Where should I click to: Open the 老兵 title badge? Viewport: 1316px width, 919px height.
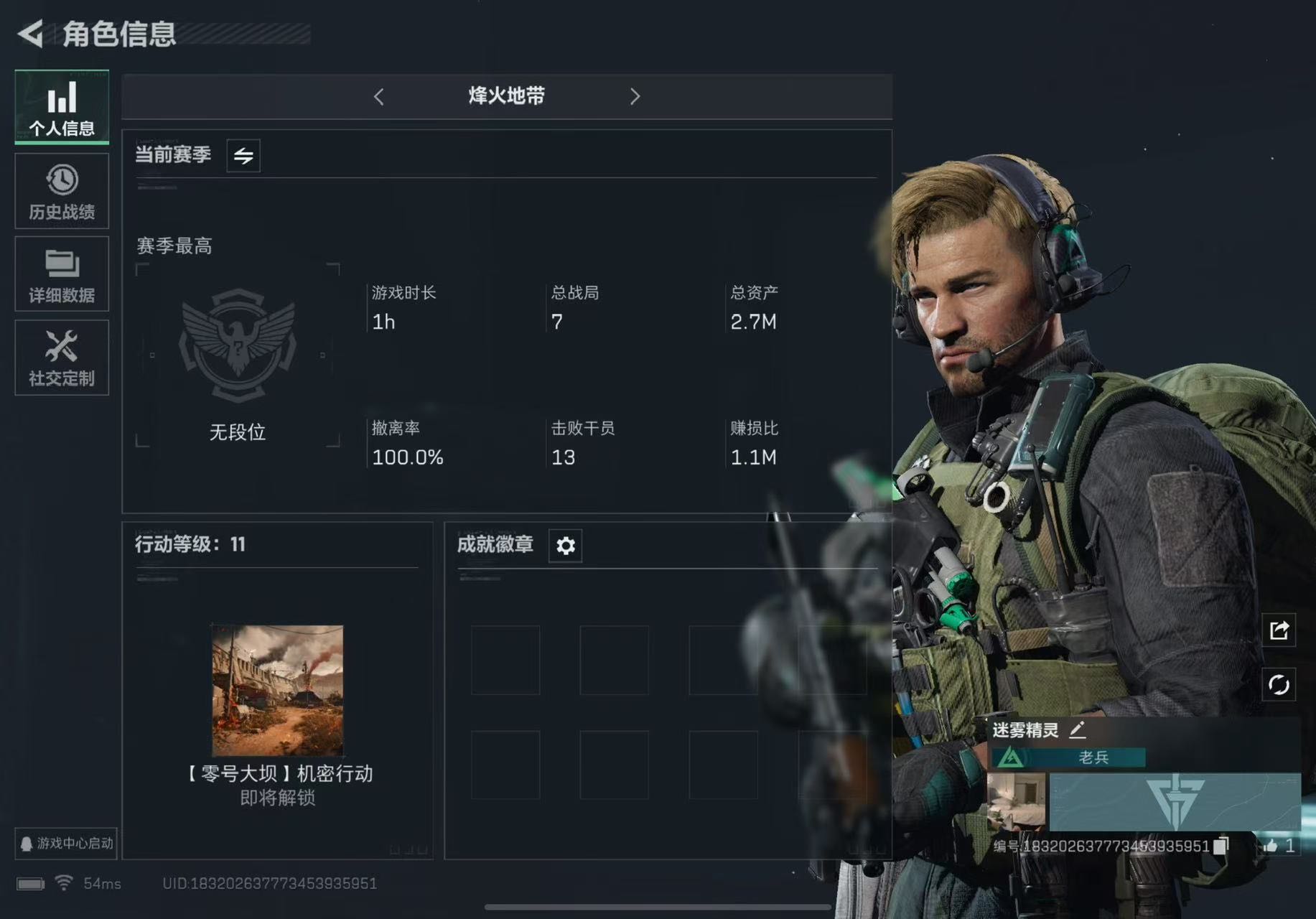click(1068, 757)
